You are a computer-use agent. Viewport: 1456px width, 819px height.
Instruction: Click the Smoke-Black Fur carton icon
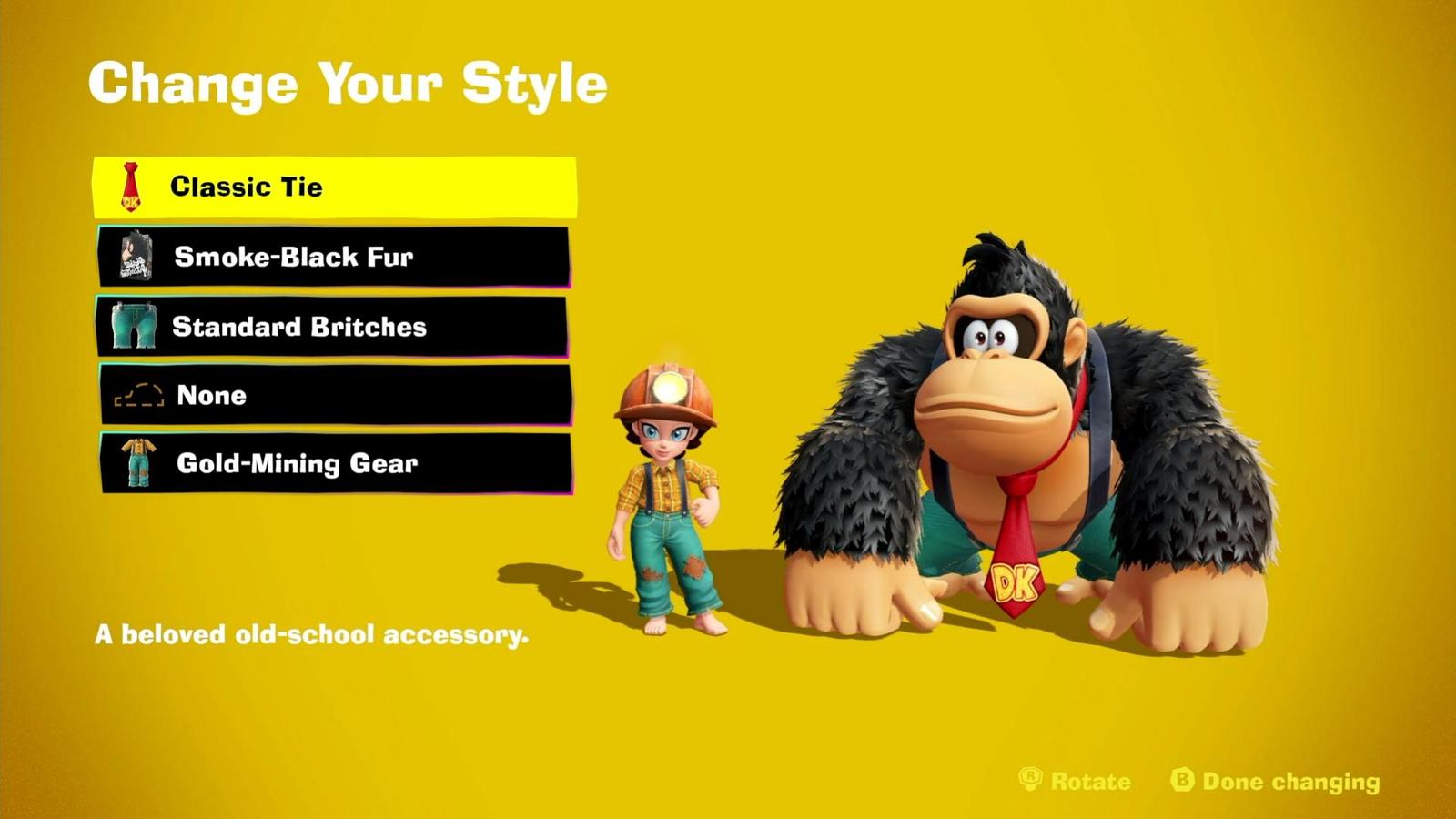click(x=129, y=258)
